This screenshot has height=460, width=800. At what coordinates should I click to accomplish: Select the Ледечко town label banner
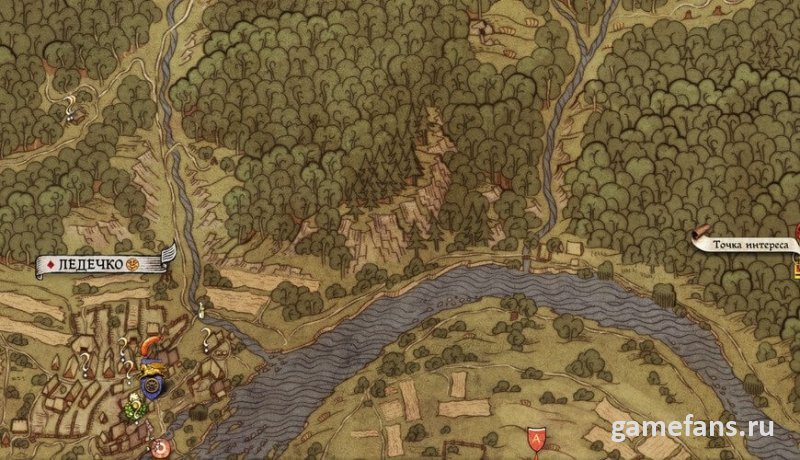100,264
